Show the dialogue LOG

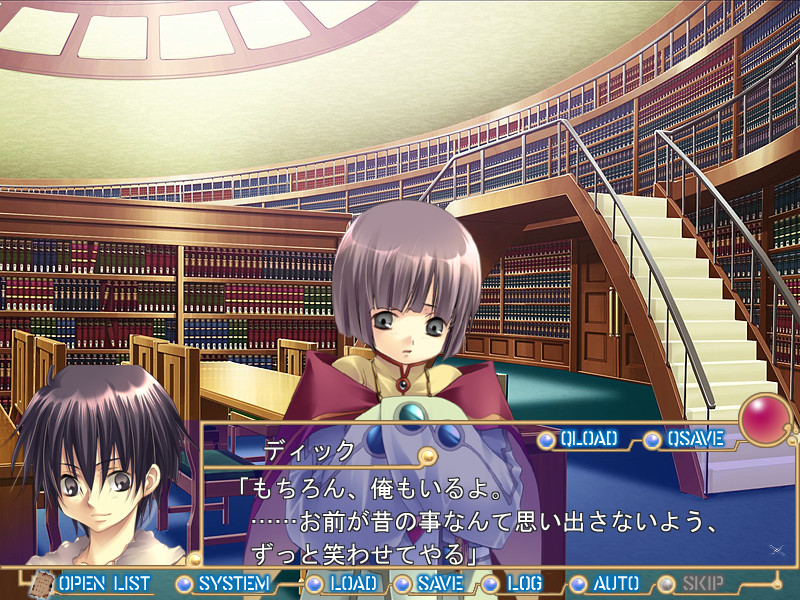point(523,583)
